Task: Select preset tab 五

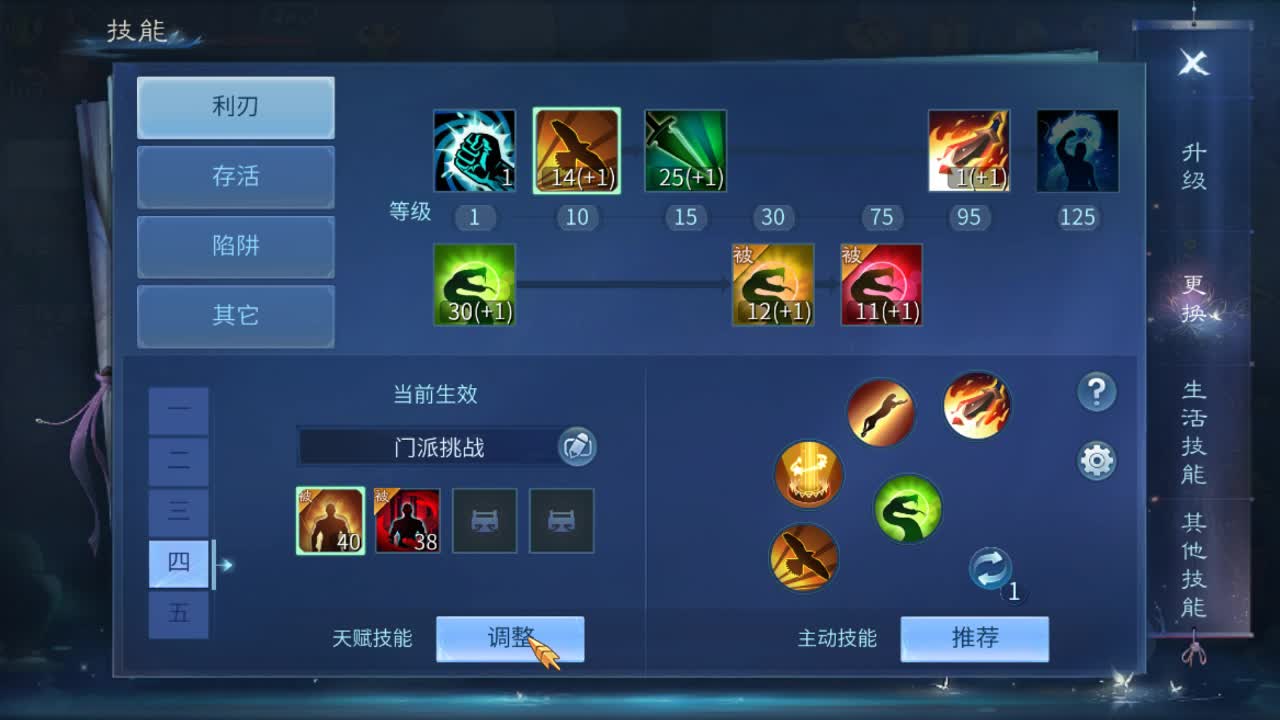Action: coord(178,614)
